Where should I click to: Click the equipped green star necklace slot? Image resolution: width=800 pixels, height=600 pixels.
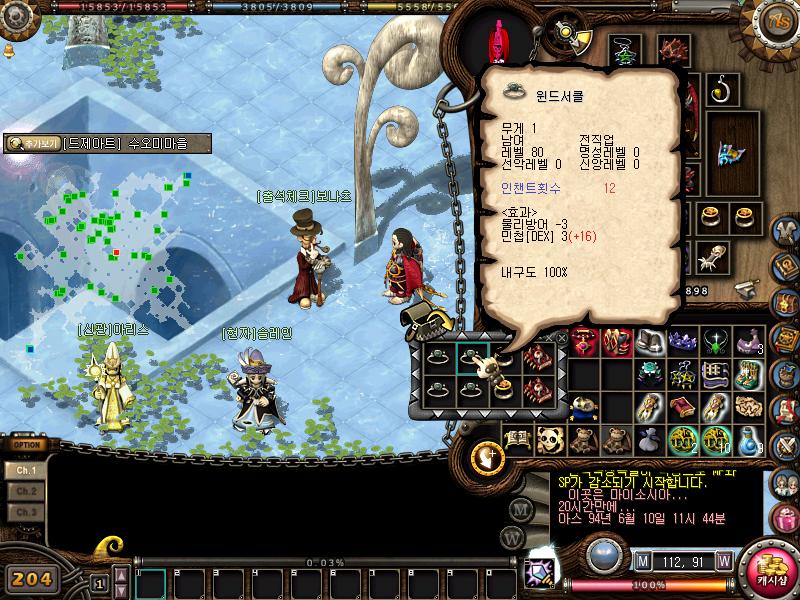pyautogui.click(x=625, y=50)
